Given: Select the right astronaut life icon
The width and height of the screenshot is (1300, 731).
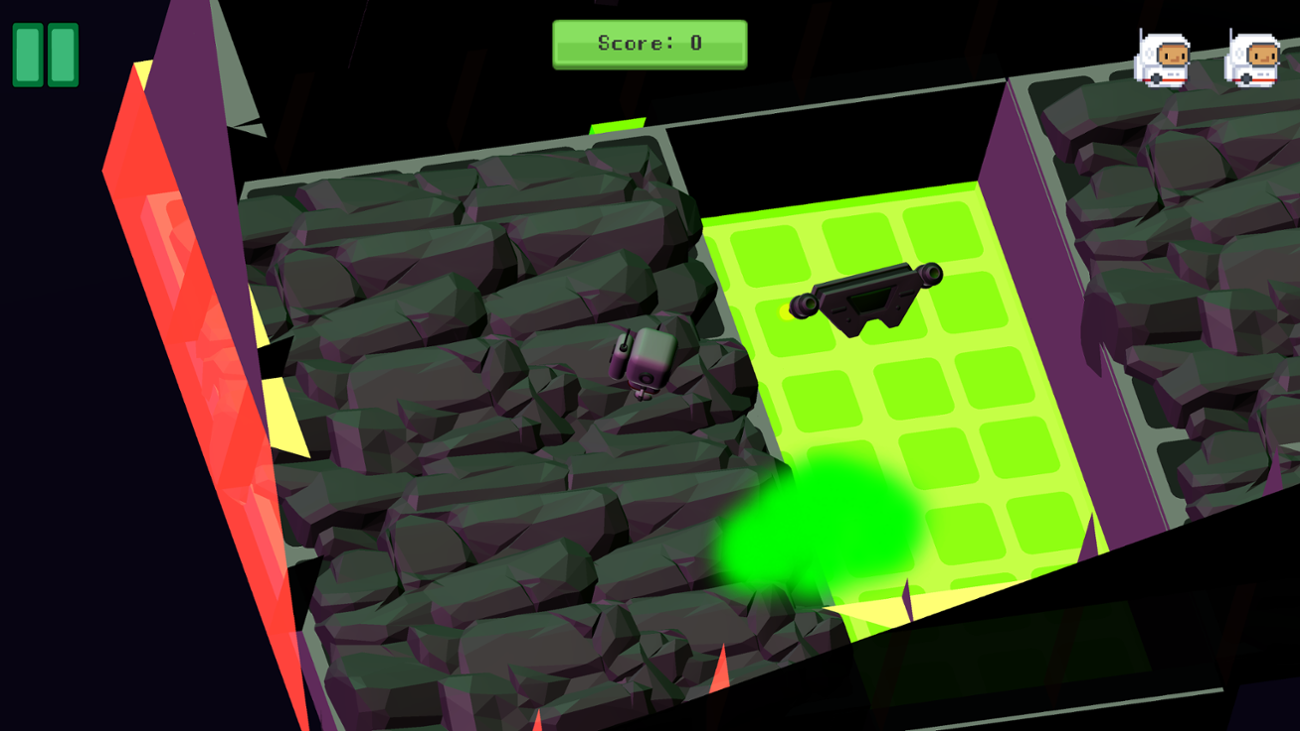Looking at the screenshot, I should pos(1250,57).
